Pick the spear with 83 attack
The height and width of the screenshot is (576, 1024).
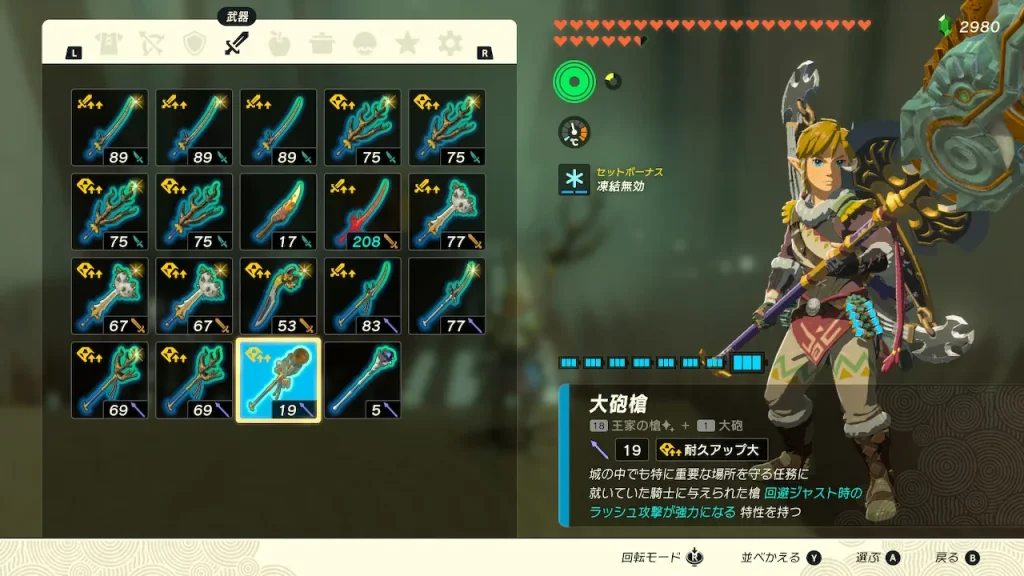(362, 296)
